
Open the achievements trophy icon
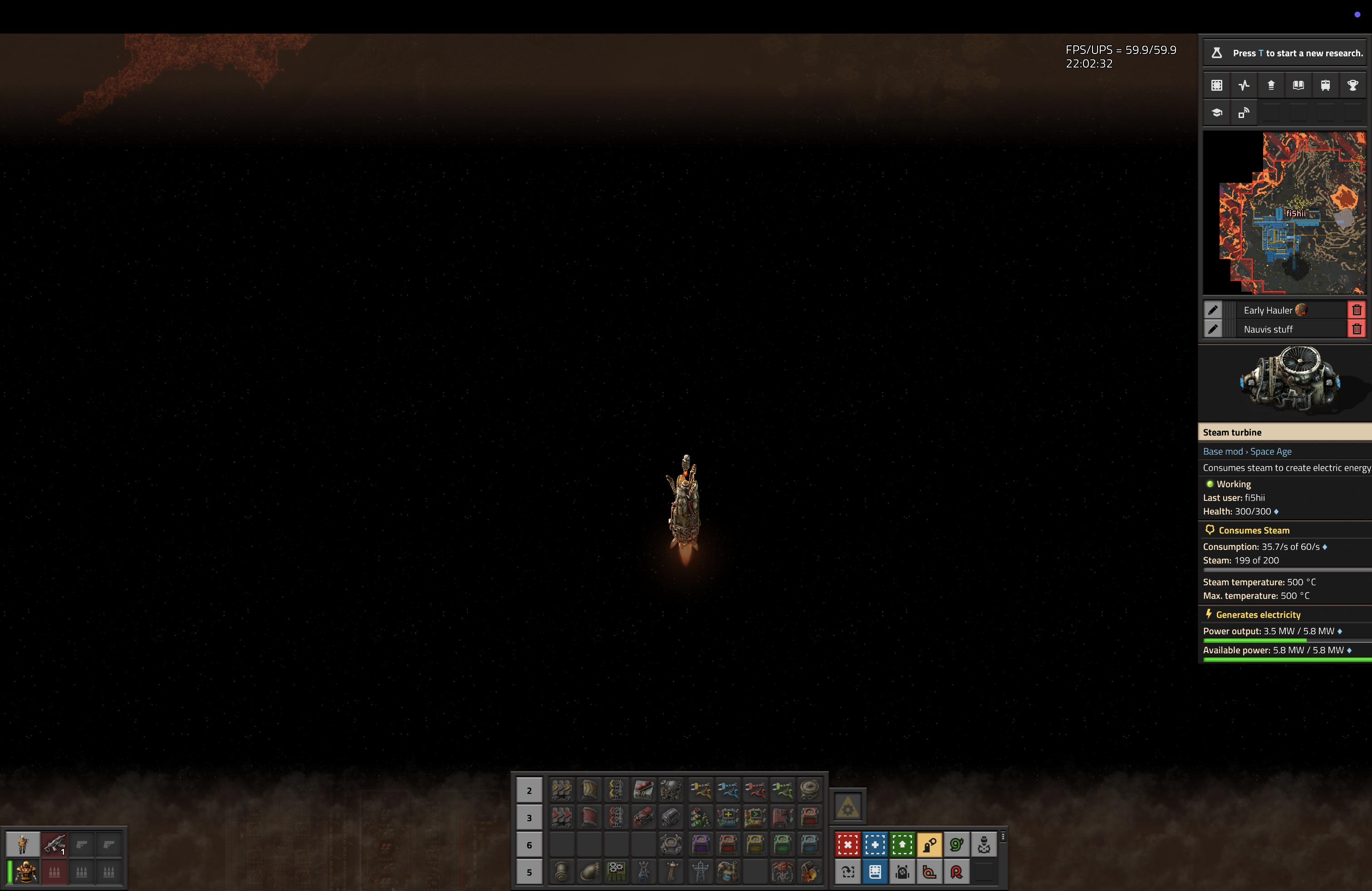point(1352,85)
